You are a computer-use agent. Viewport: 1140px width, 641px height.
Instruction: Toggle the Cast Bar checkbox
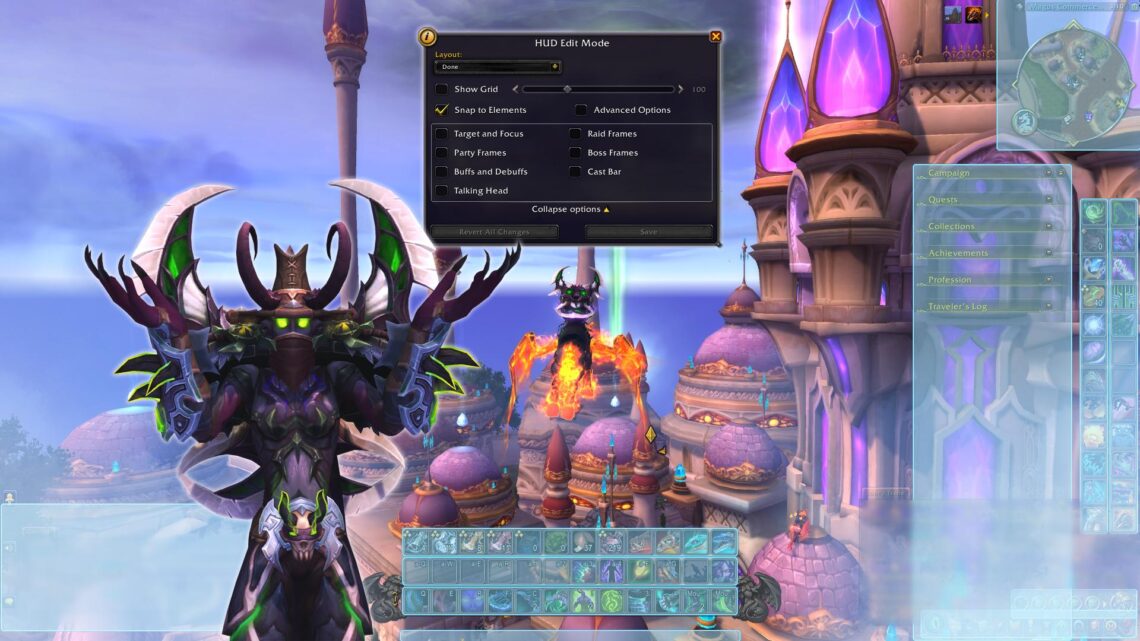pos(575,172)
